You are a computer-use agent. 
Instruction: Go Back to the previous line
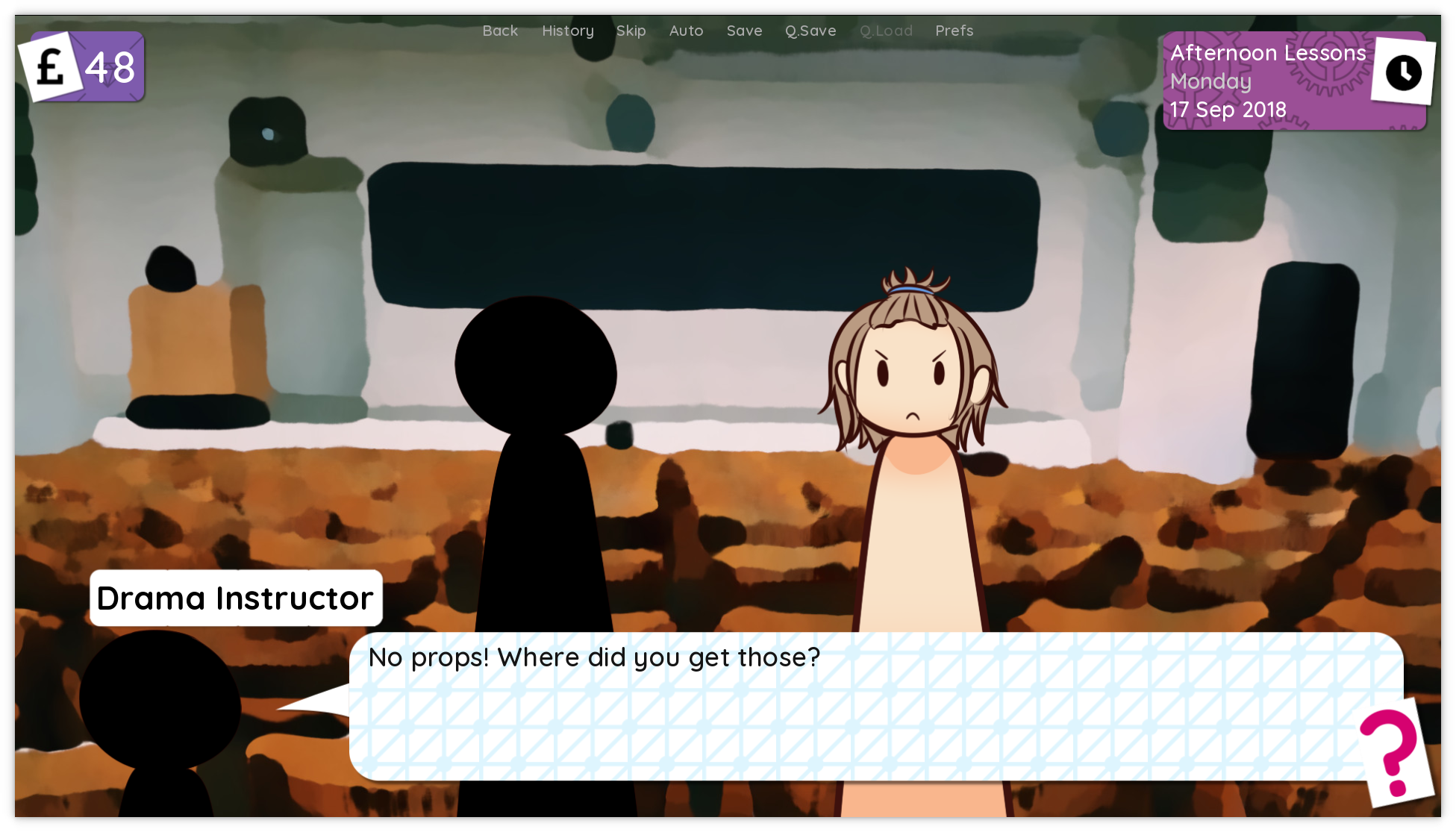499,31
